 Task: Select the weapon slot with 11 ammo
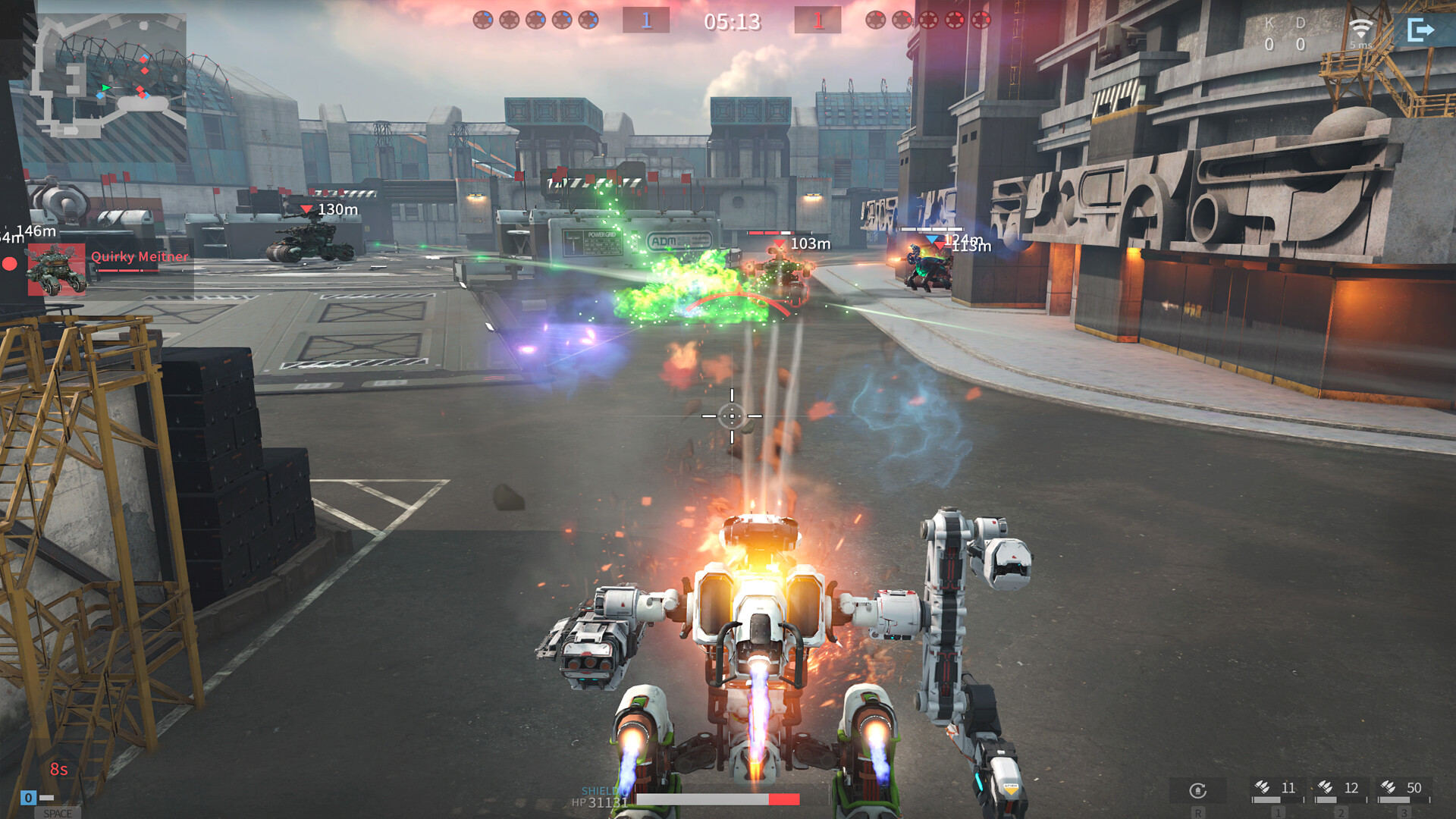coord(1277,790)
